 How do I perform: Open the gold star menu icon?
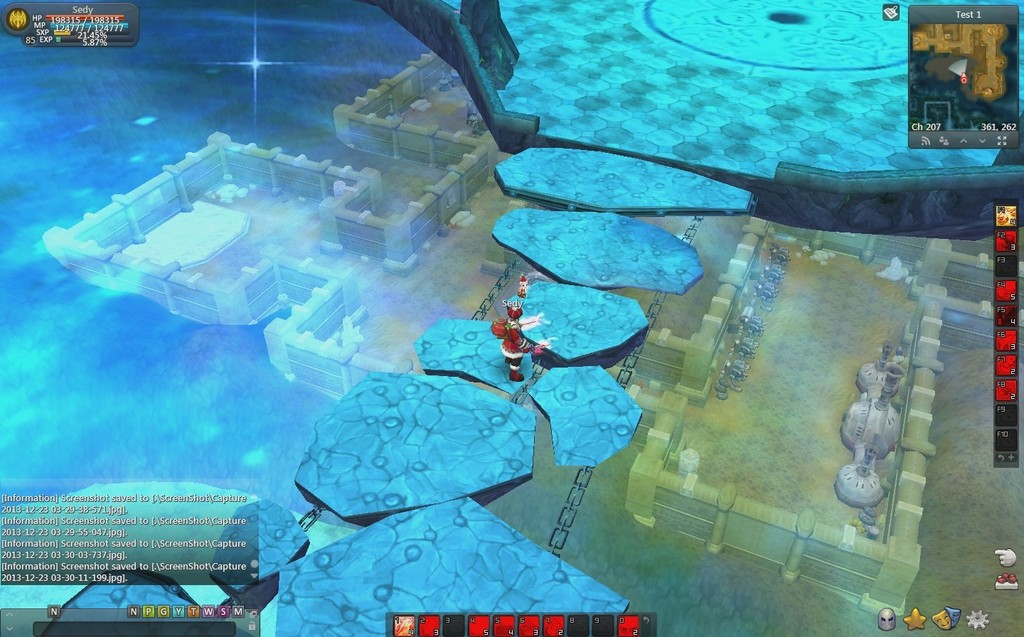(914, 619)
